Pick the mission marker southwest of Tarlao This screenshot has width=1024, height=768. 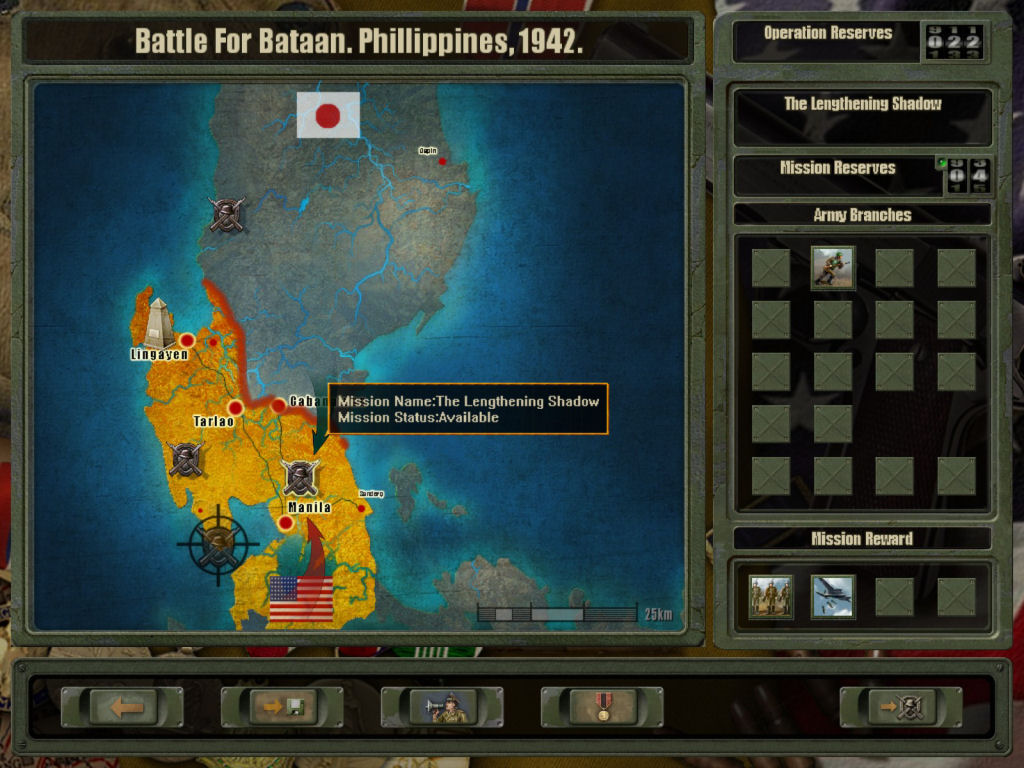coord(186,459)
